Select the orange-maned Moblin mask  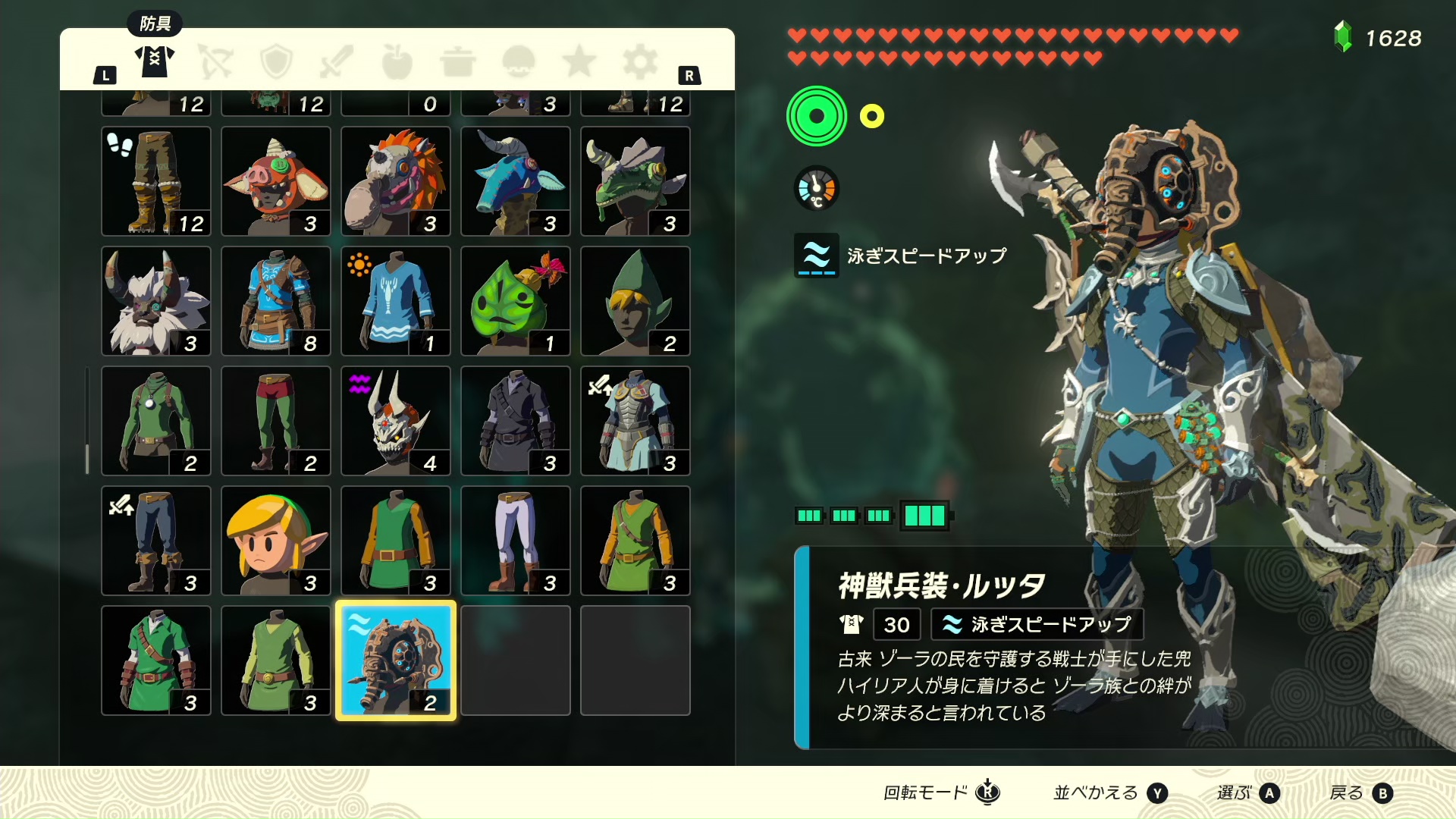pos(395,181)
